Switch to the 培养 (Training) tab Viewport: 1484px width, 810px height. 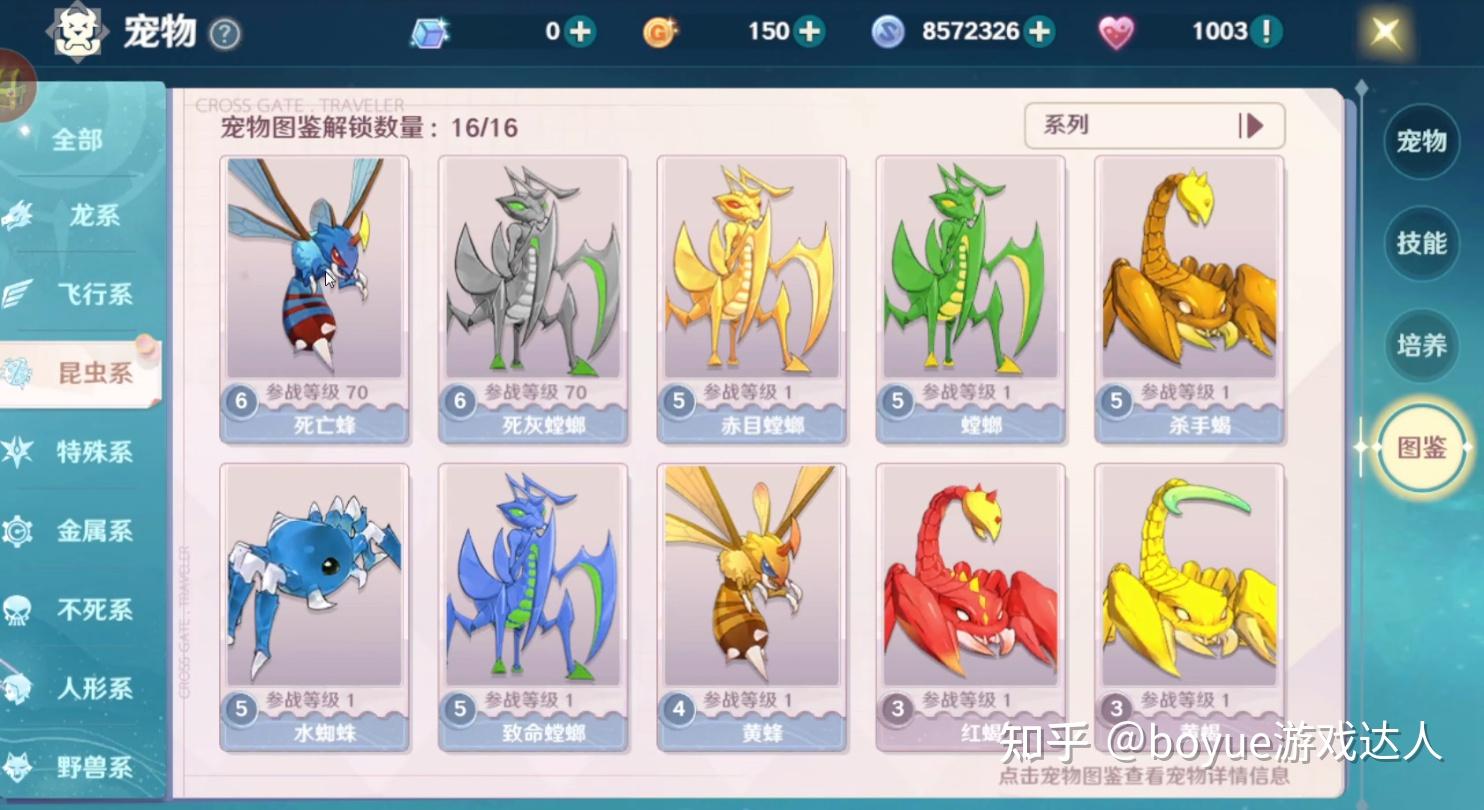[1421, 346]
